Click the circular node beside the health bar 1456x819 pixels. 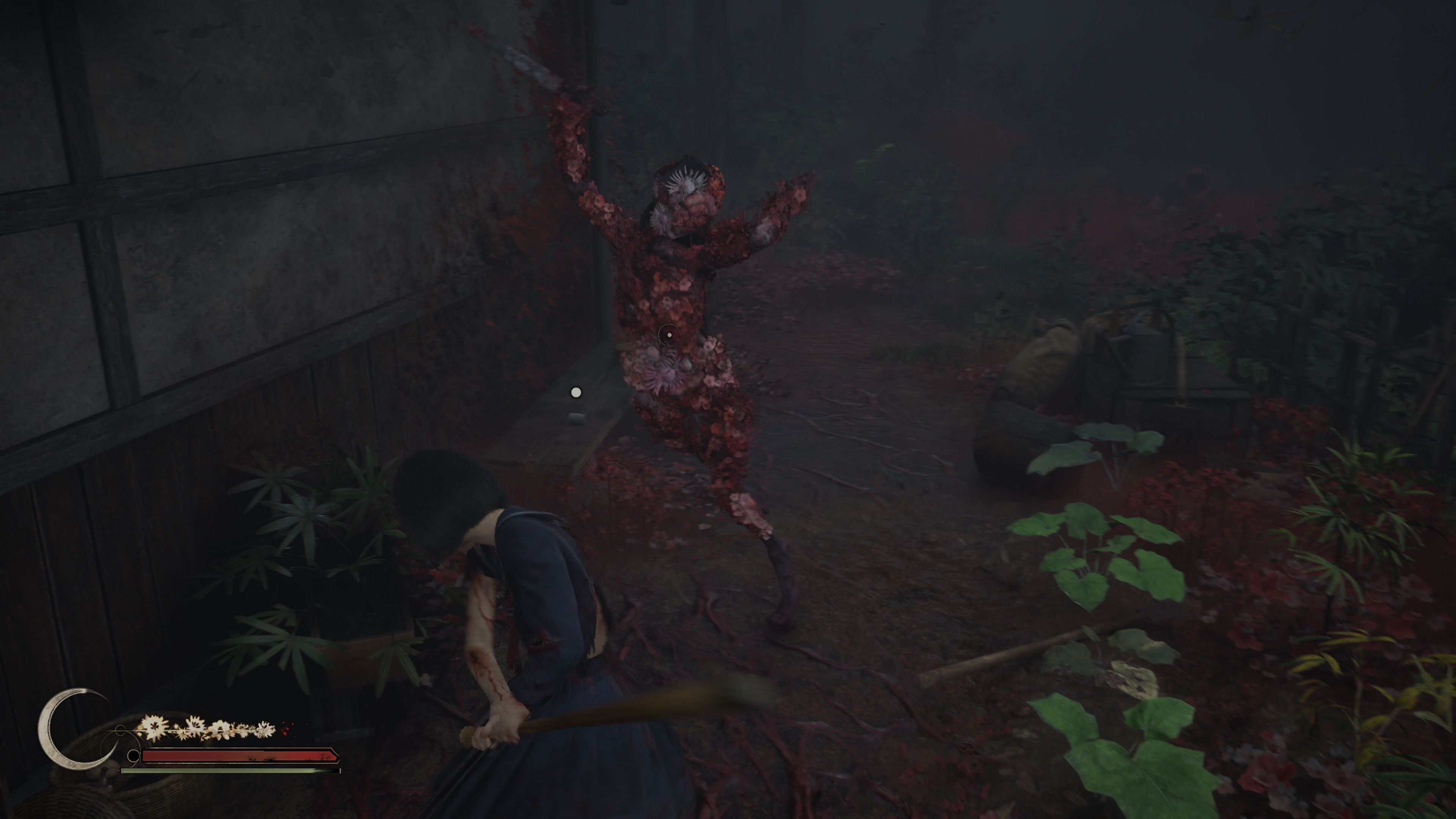click(133, 757)
